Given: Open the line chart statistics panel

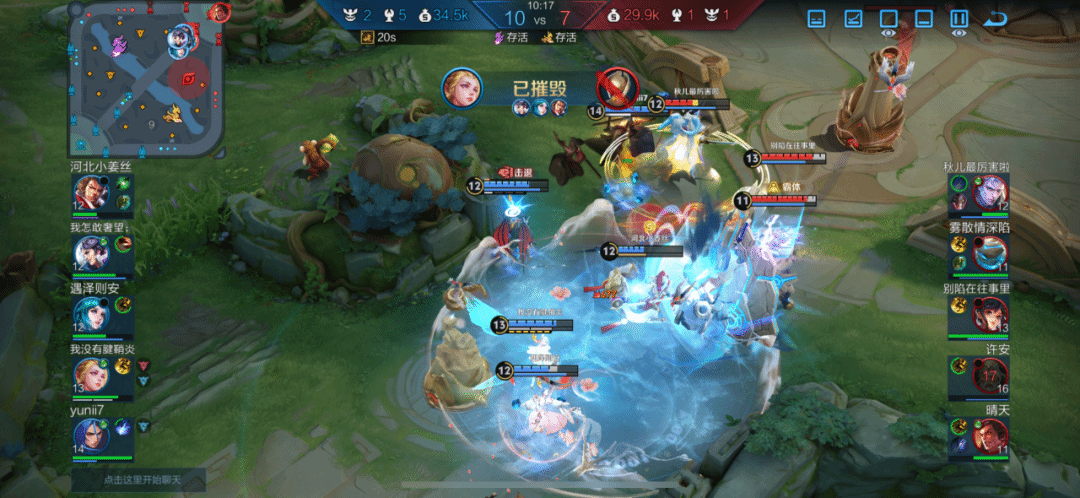Looking at the screenshot, I should 853,19.
